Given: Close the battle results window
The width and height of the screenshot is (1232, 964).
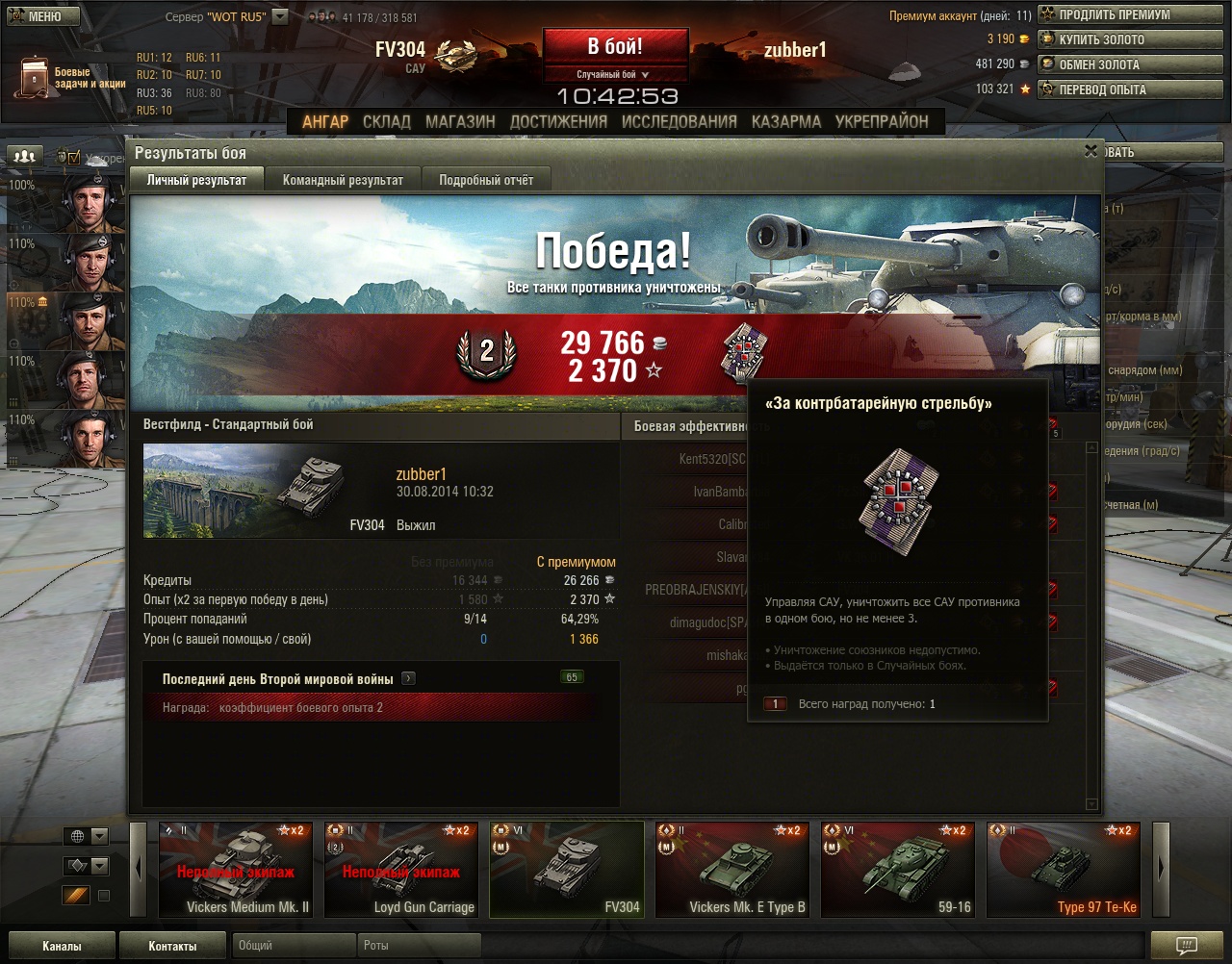Looking at the screenshot, I should 1091,151.
